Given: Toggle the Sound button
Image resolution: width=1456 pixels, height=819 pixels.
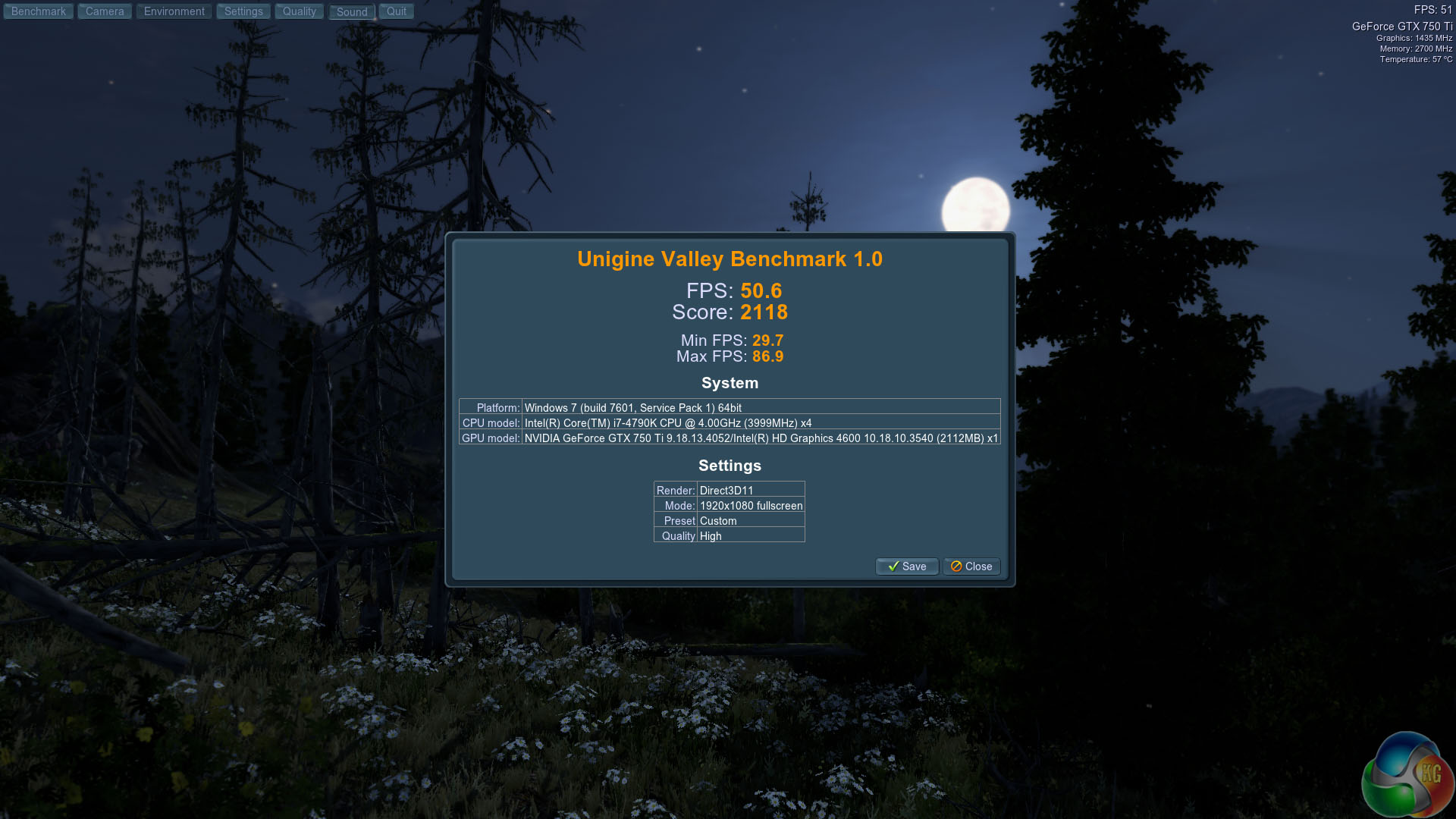Looking at the screenshot, I should pos(352,12).
